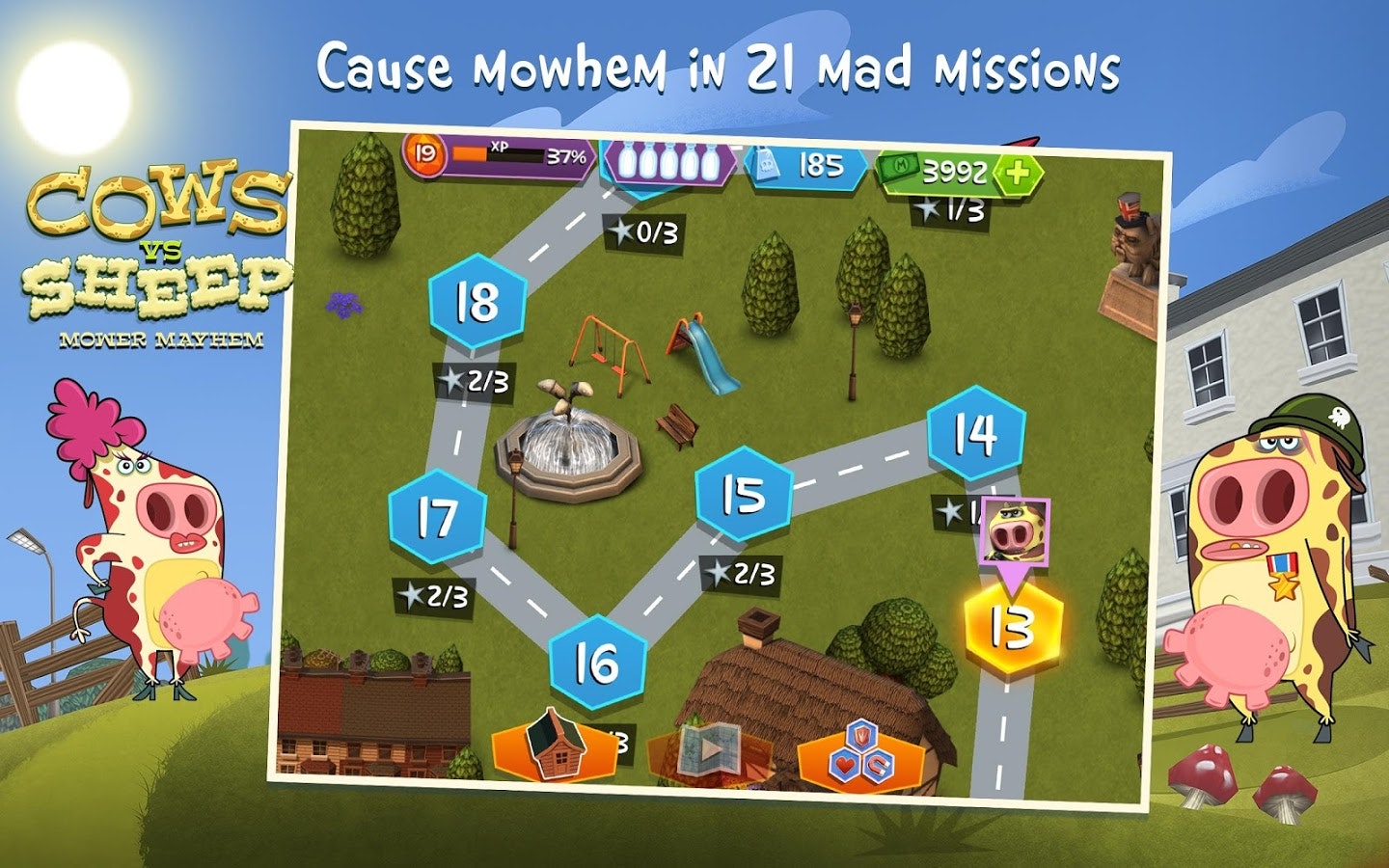Click the 1/3 star rating near the top right

pos(945,208)
